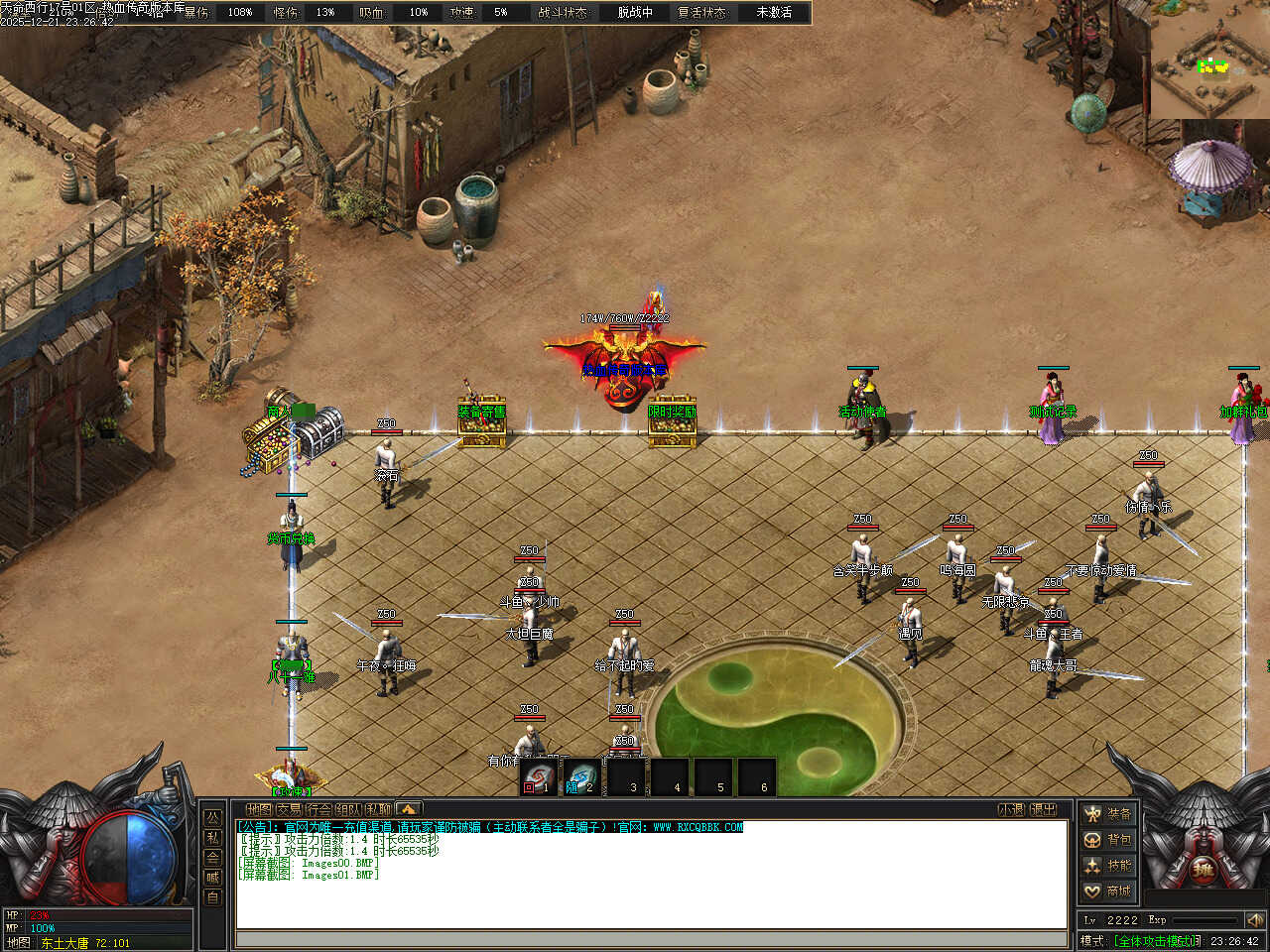Show the 技能 skills window
1270x952 pixels.
click(1108, 866)
